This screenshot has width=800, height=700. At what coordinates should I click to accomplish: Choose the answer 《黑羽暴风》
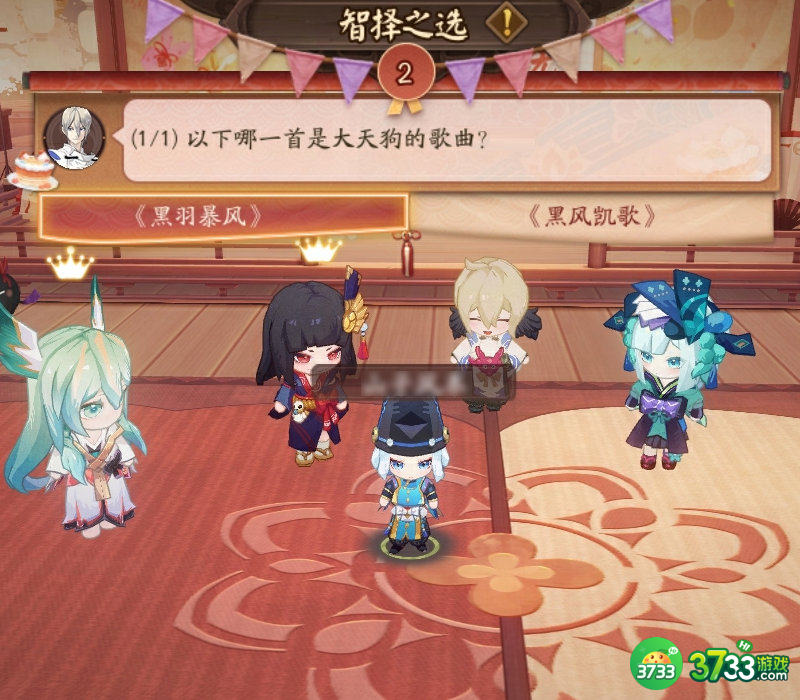pos(222,217)
